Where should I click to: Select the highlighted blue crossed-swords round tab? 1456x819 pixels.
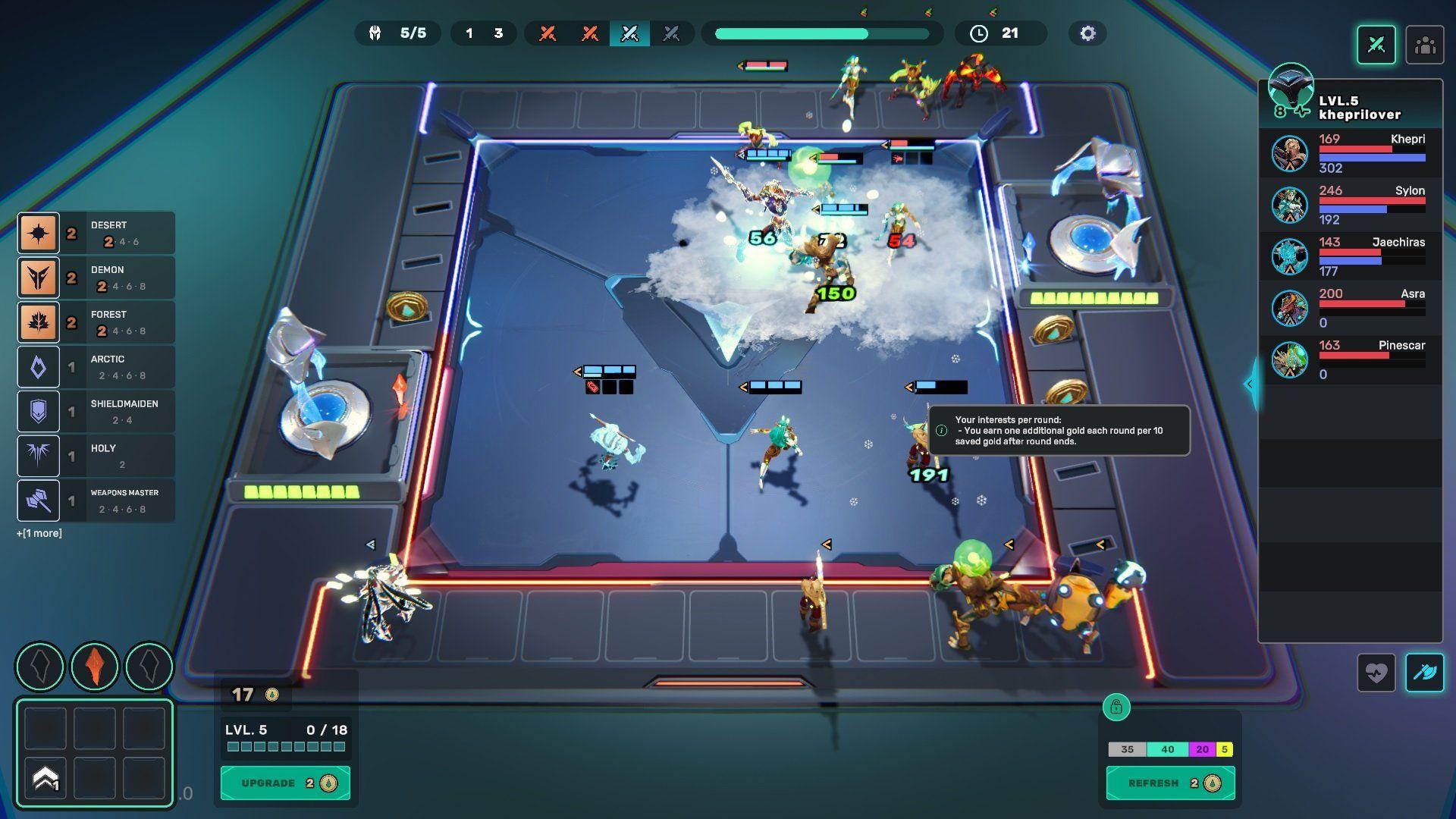click(629, 33)
